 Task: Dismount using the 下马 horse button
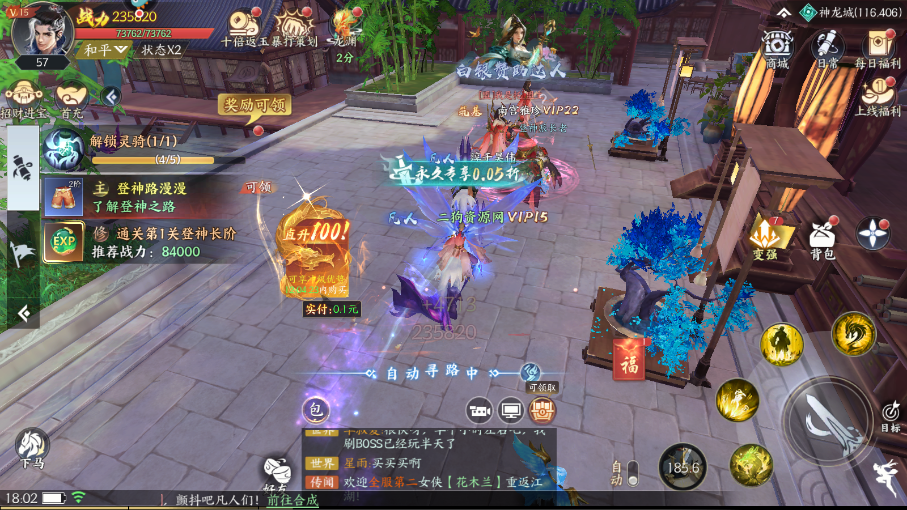(x=32, y=449)
